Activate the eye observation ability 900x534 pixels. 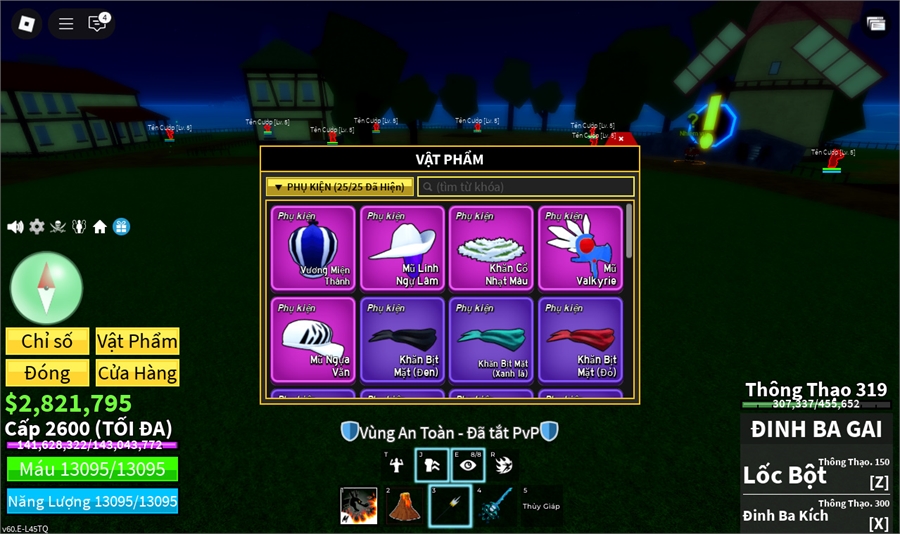pyautogui.click(x=467, y=465)
